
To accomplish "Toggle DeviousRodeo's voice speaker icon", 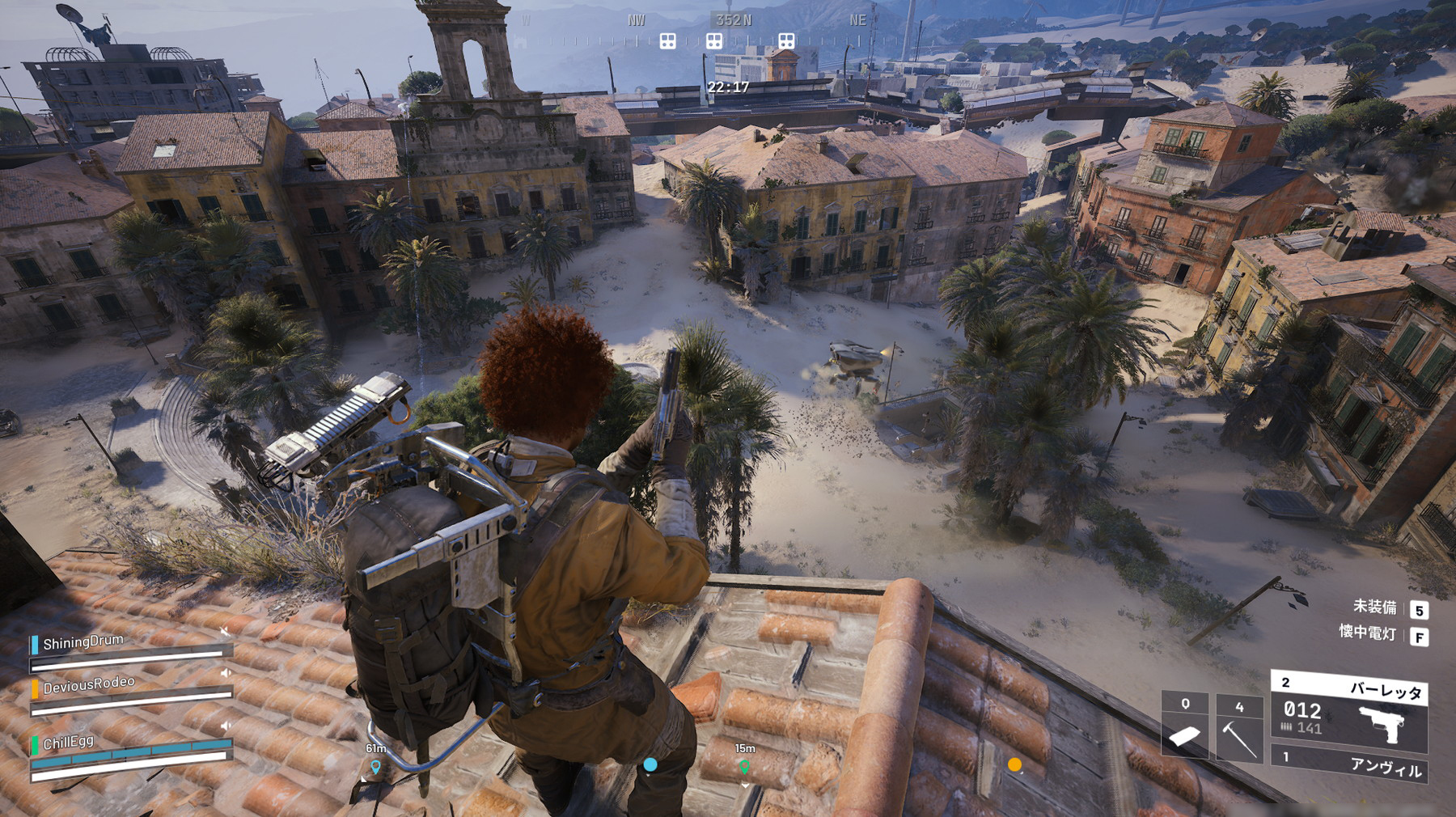I will pos(226,672).
